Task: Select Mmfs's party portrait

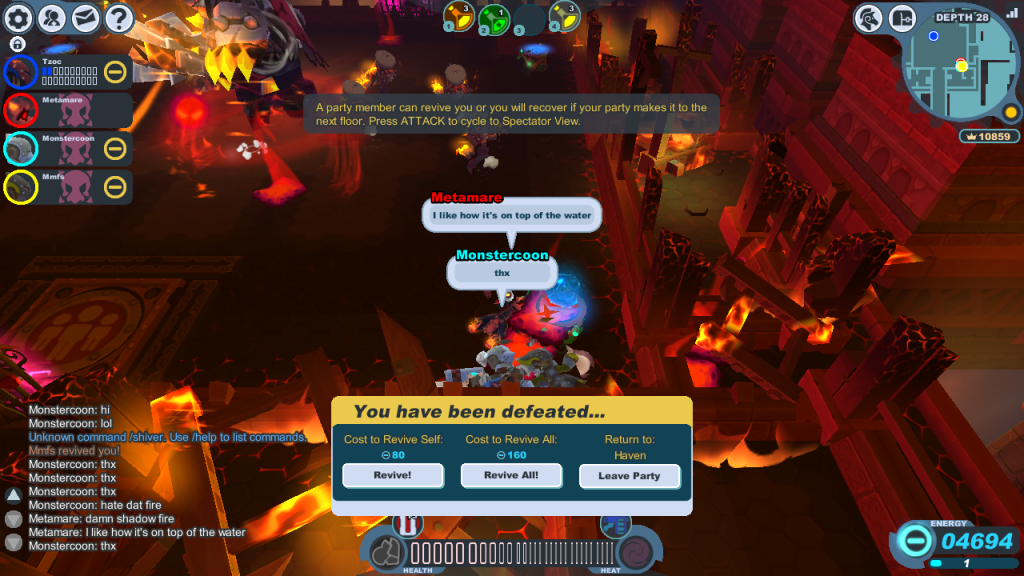Action: click(x=20, y=187)
